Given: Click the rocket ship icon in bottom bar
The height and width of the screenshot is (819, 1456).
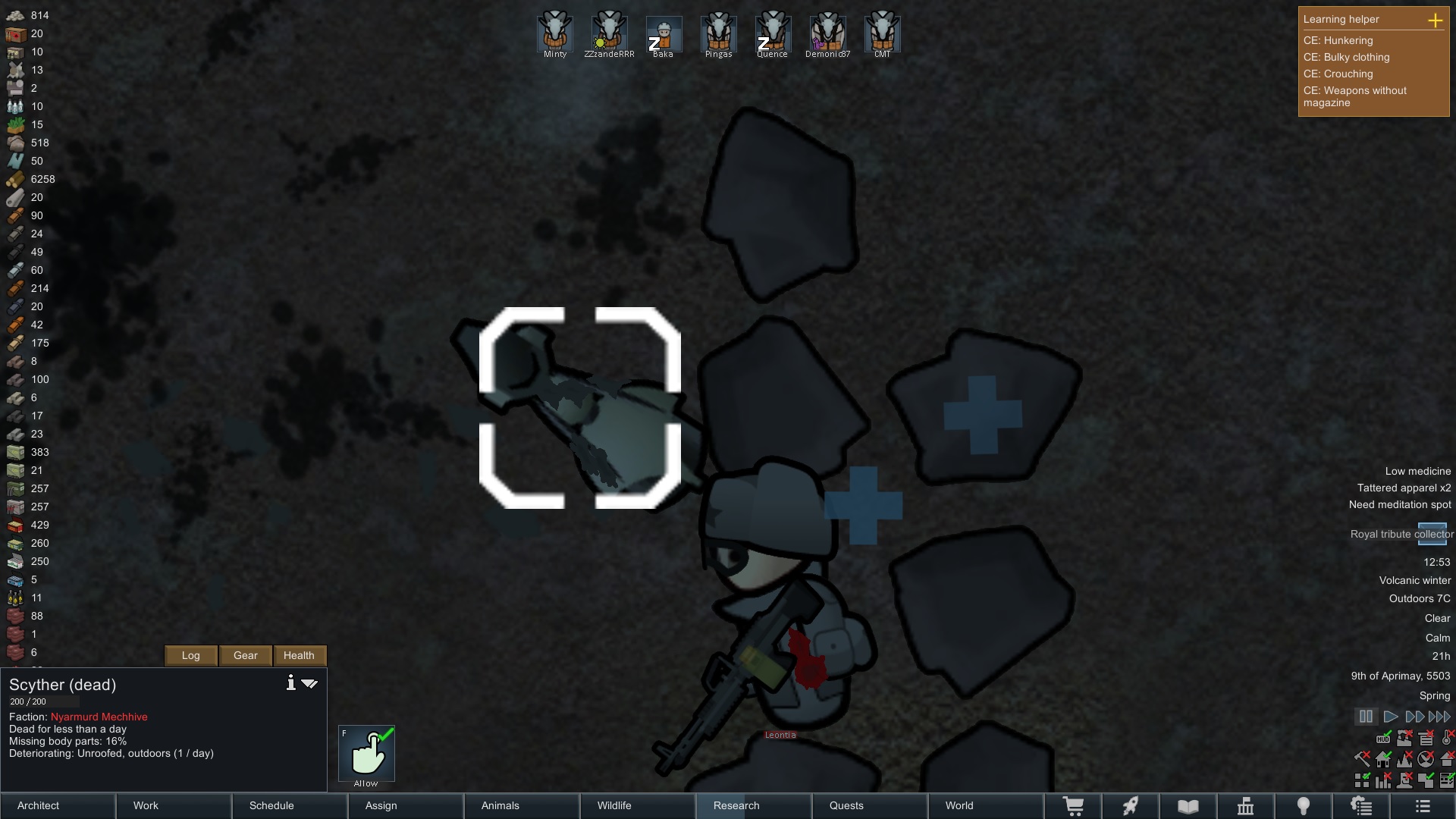Looking at the screenshot, I should (1131, 806).
